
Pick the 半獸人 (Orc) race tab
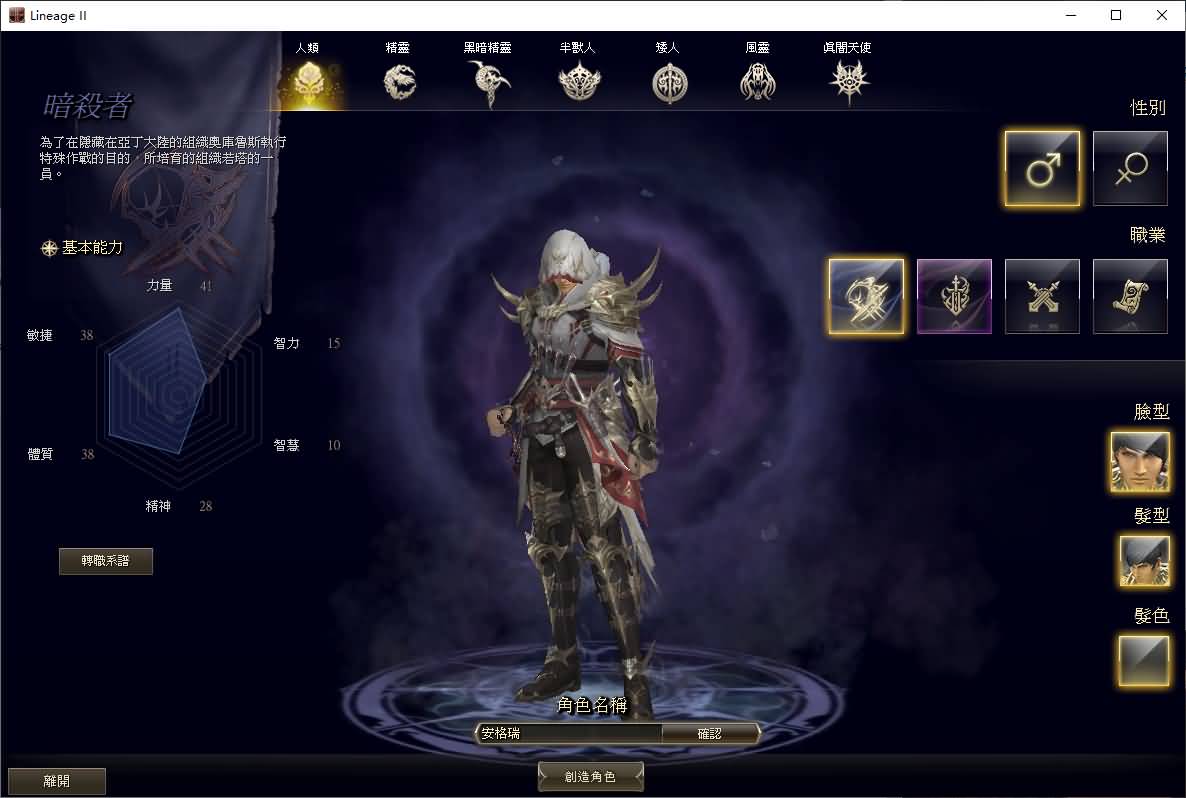[x=578, y=80]
